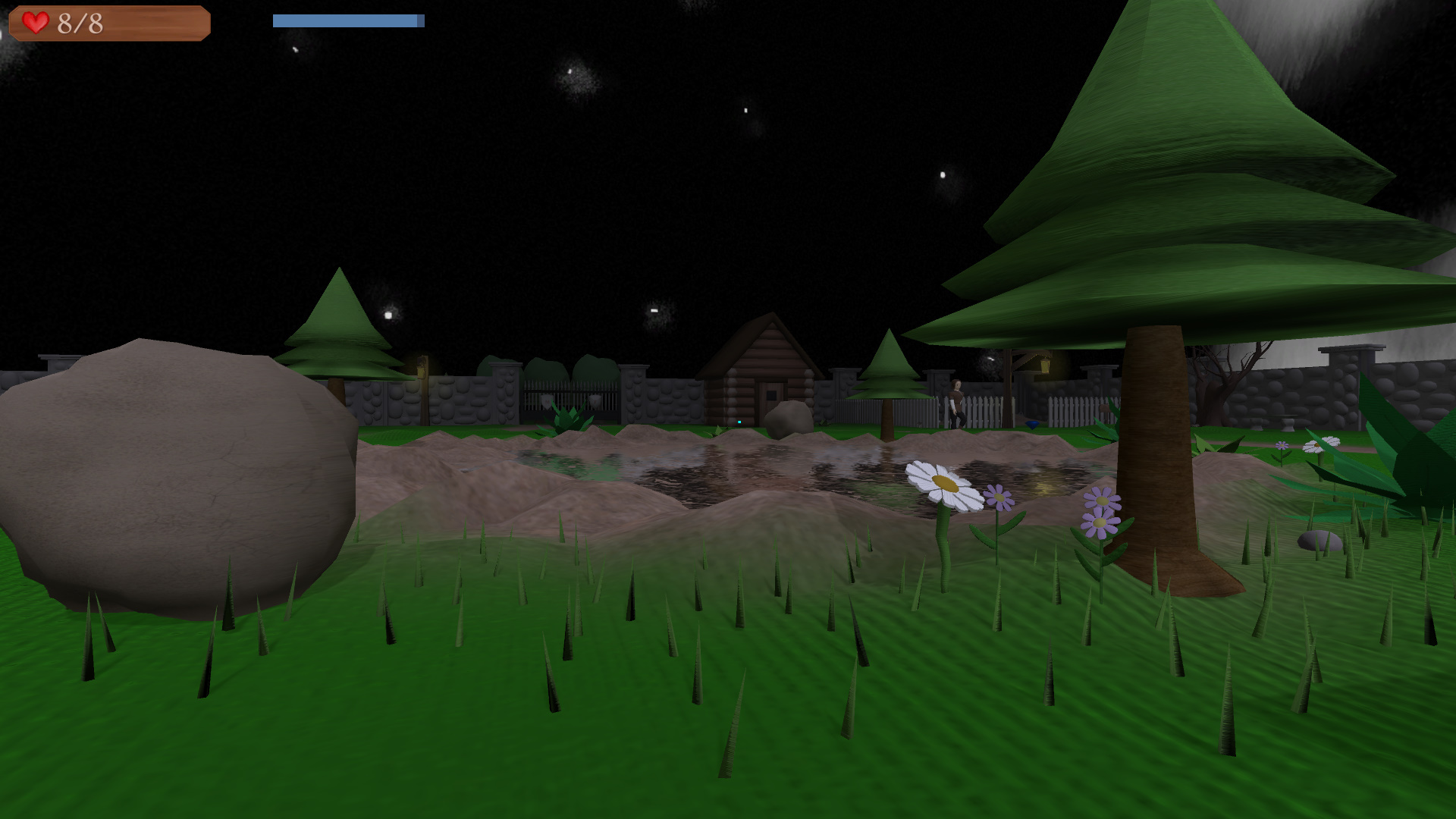Click the lit lantern hanging near the right gate
This screenshot has height=819, width=1456.
1046,365
